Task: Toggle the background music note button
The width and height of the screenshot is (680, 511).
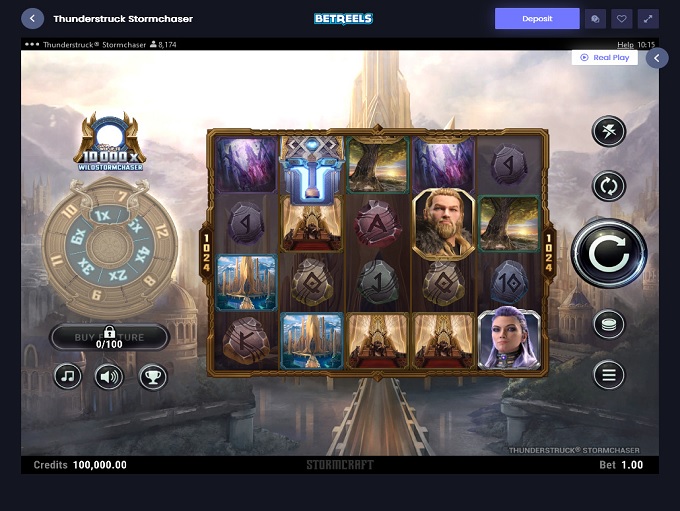Action: click(68, 376)
